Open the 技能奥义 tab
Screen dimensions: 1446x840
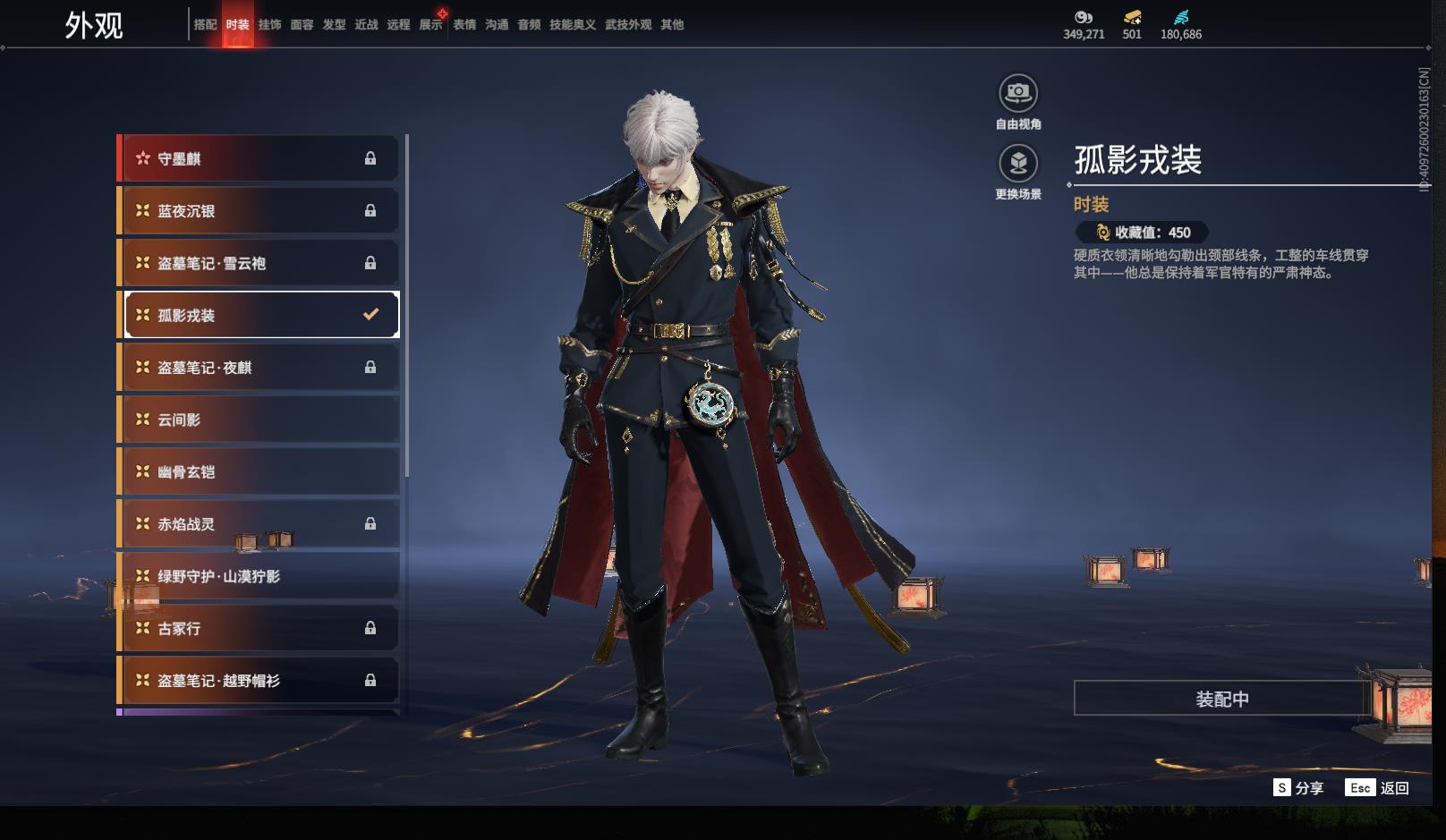pyautogui.click(x=572, y=25)
